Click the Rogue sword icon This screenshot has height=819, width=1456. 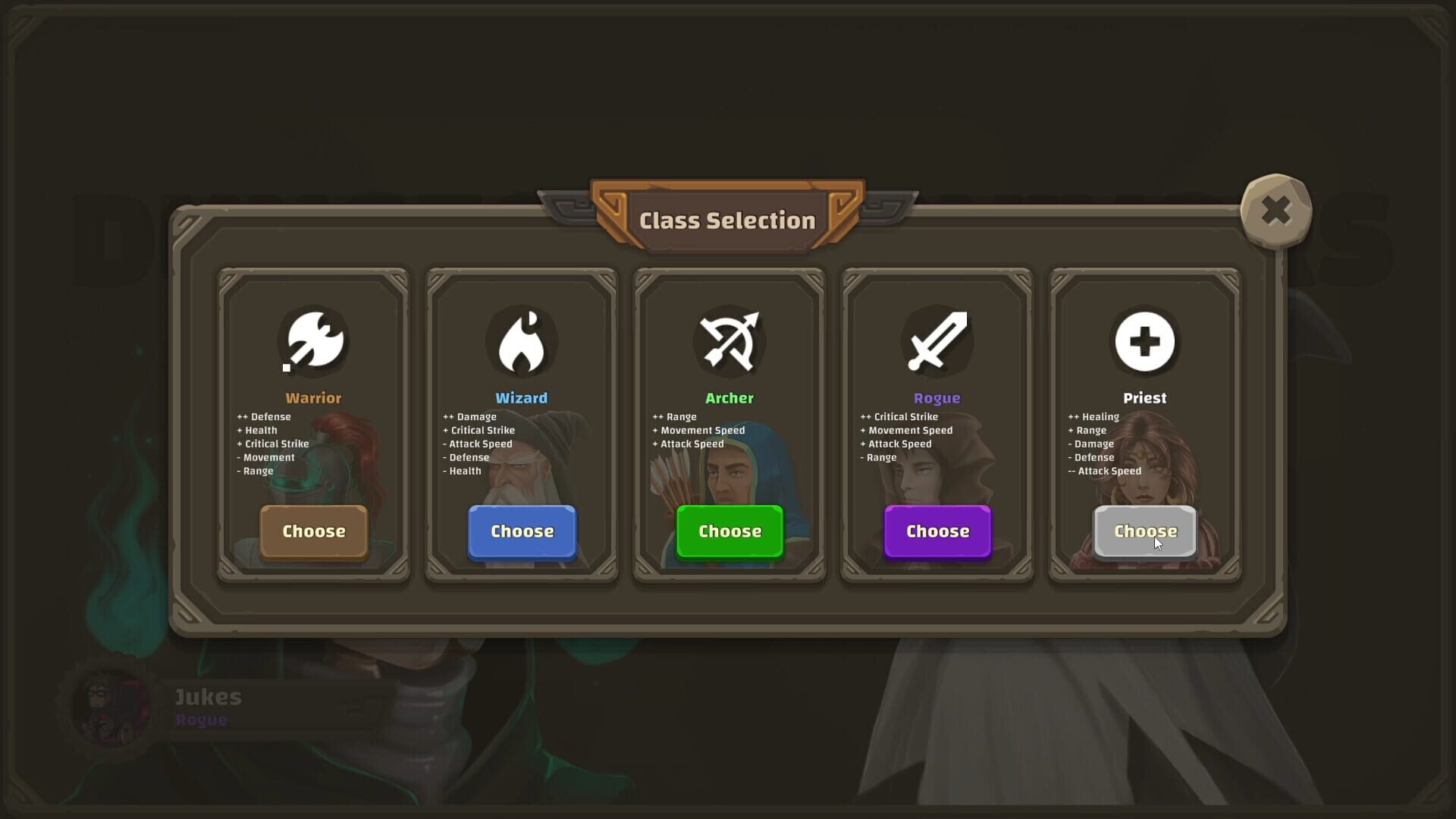click(937, 341)
